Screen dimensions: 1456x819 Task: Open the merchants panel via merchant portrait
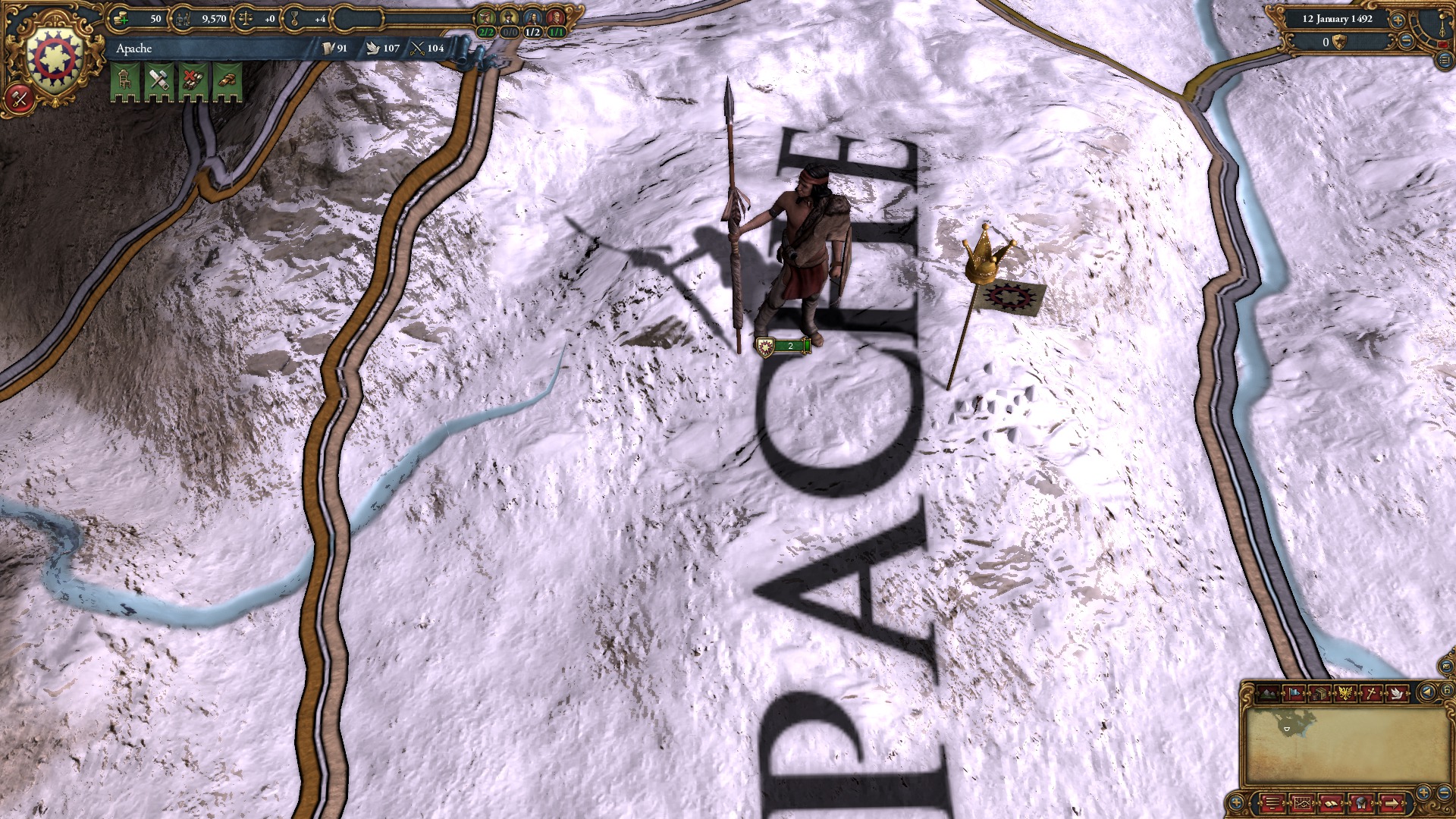click(x=485, y=17)
